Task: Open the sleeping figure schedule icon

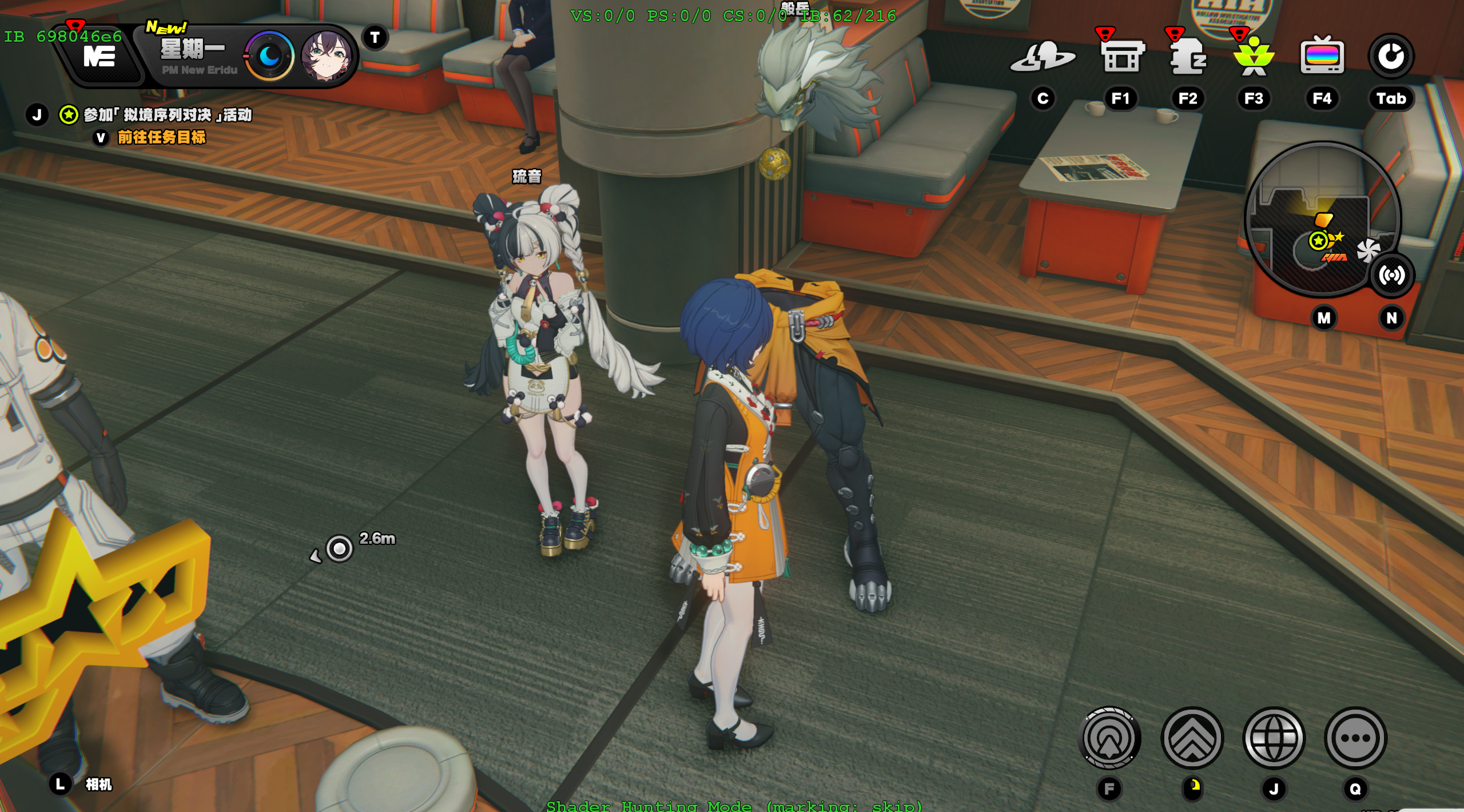Action: point(1188,56)
